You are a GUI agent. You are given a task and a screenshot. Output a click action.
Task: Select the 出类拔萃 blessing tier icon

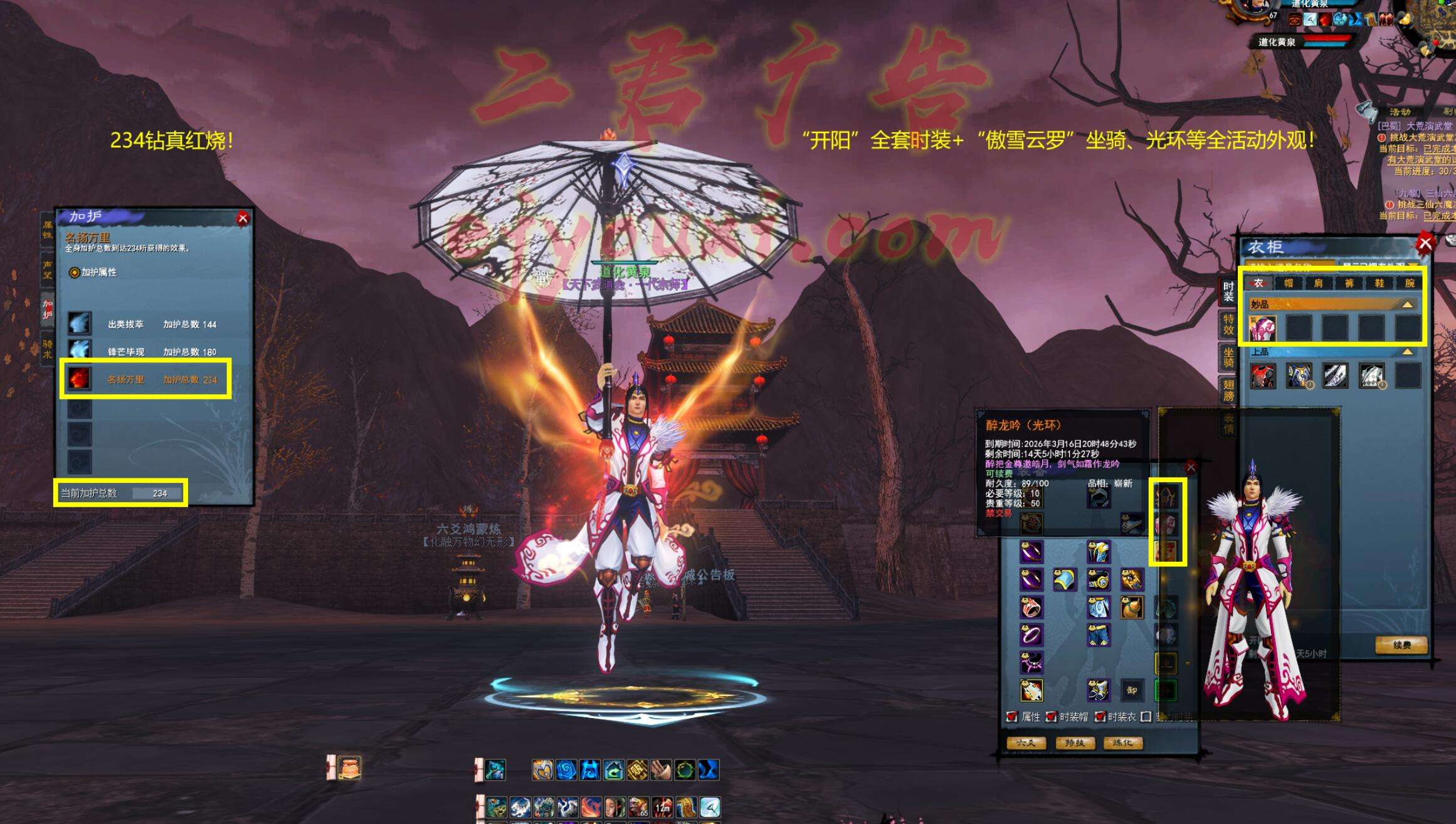click(80, 324)
